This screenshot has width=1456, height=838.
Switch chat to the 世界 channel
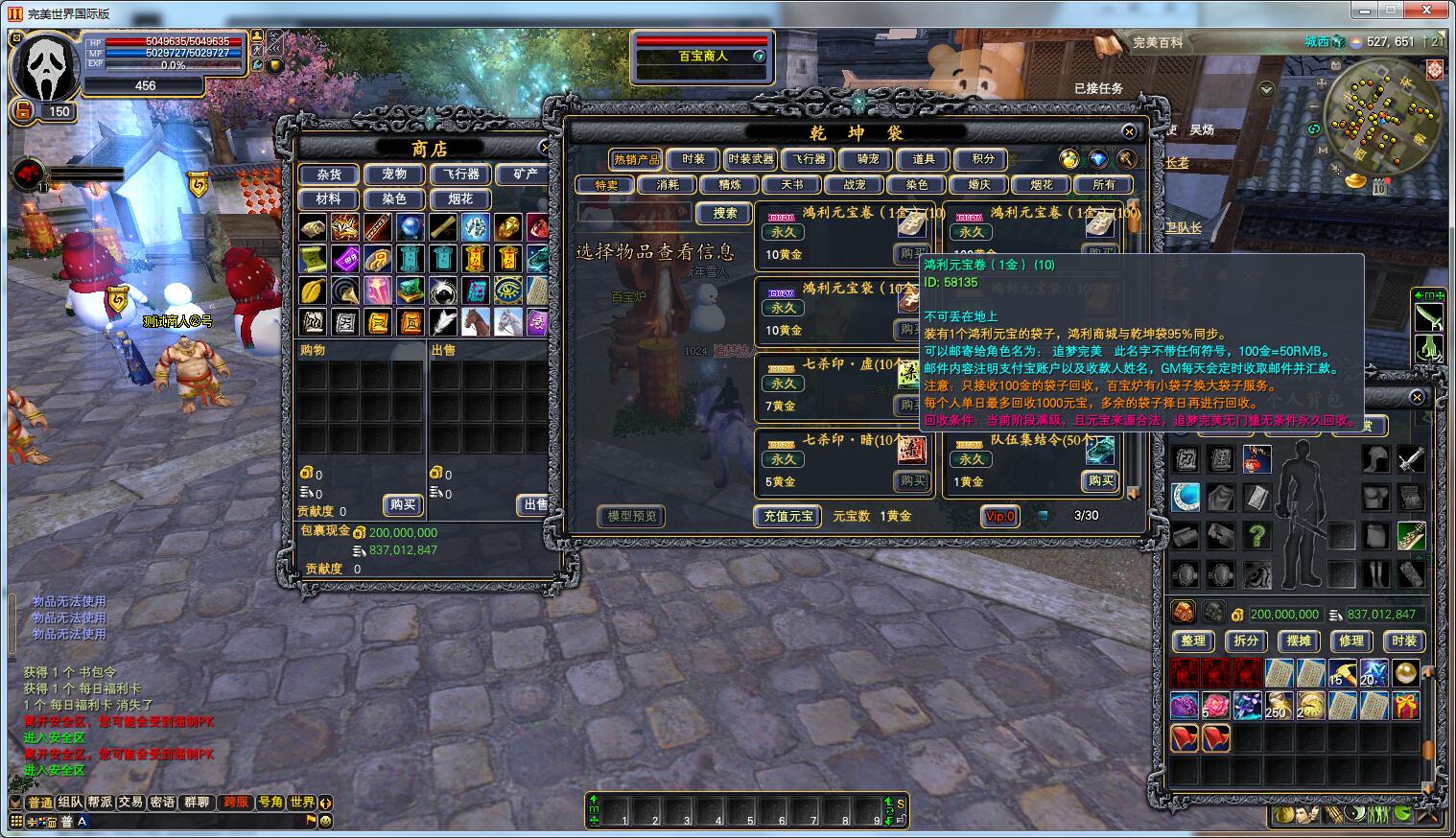click(302, 803)
